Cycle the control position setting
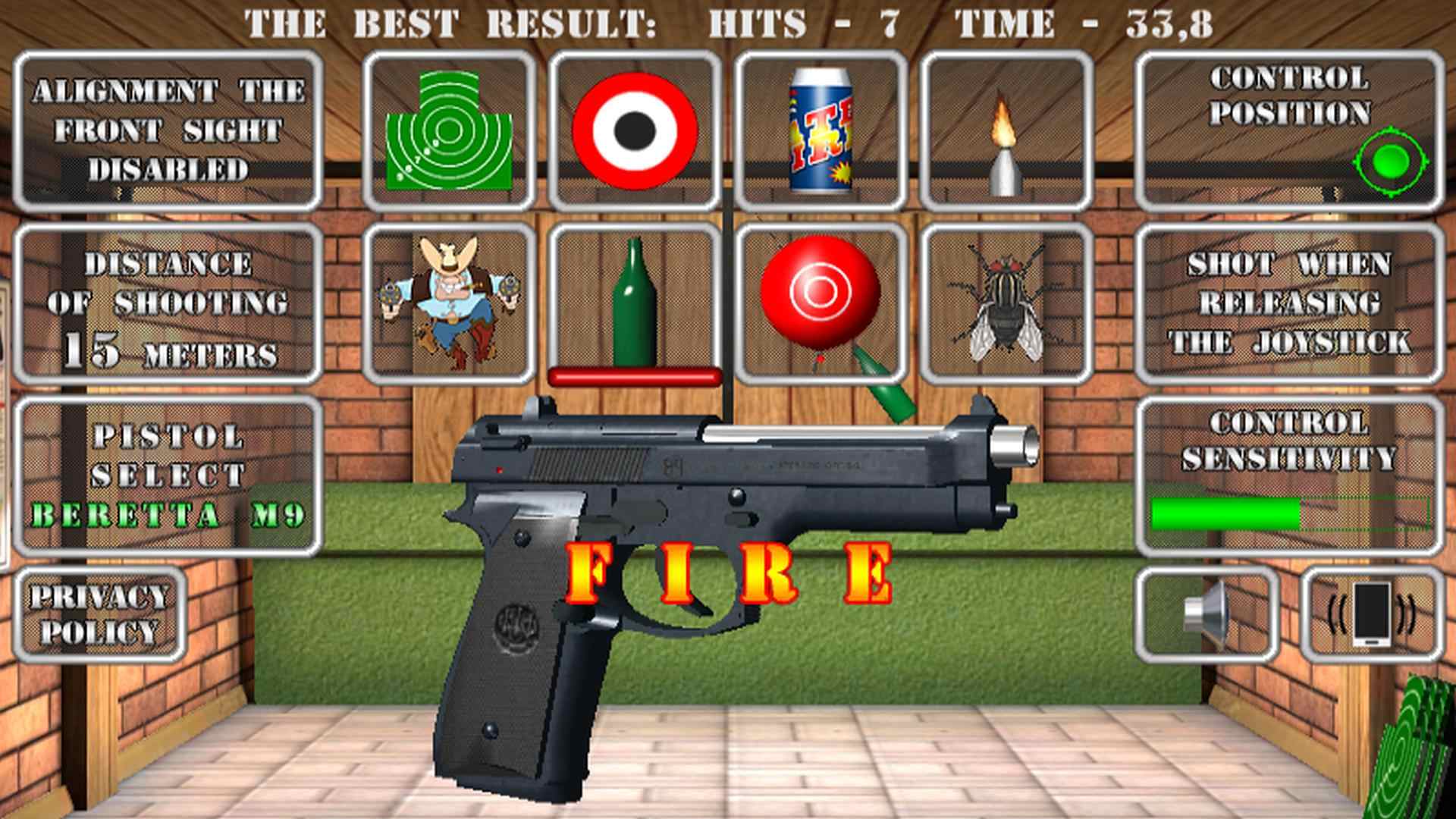1456x819 pixels. pyautogui.click(x=1392, y=159)
